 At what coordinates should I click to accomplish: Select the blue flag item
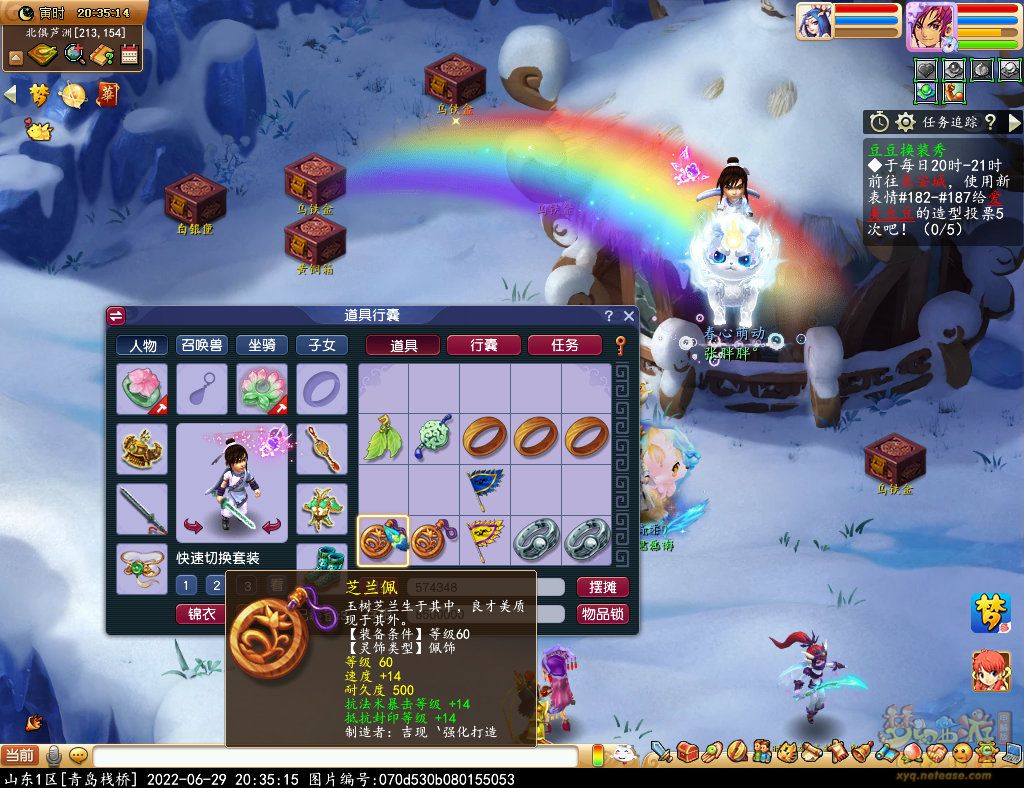485,489
